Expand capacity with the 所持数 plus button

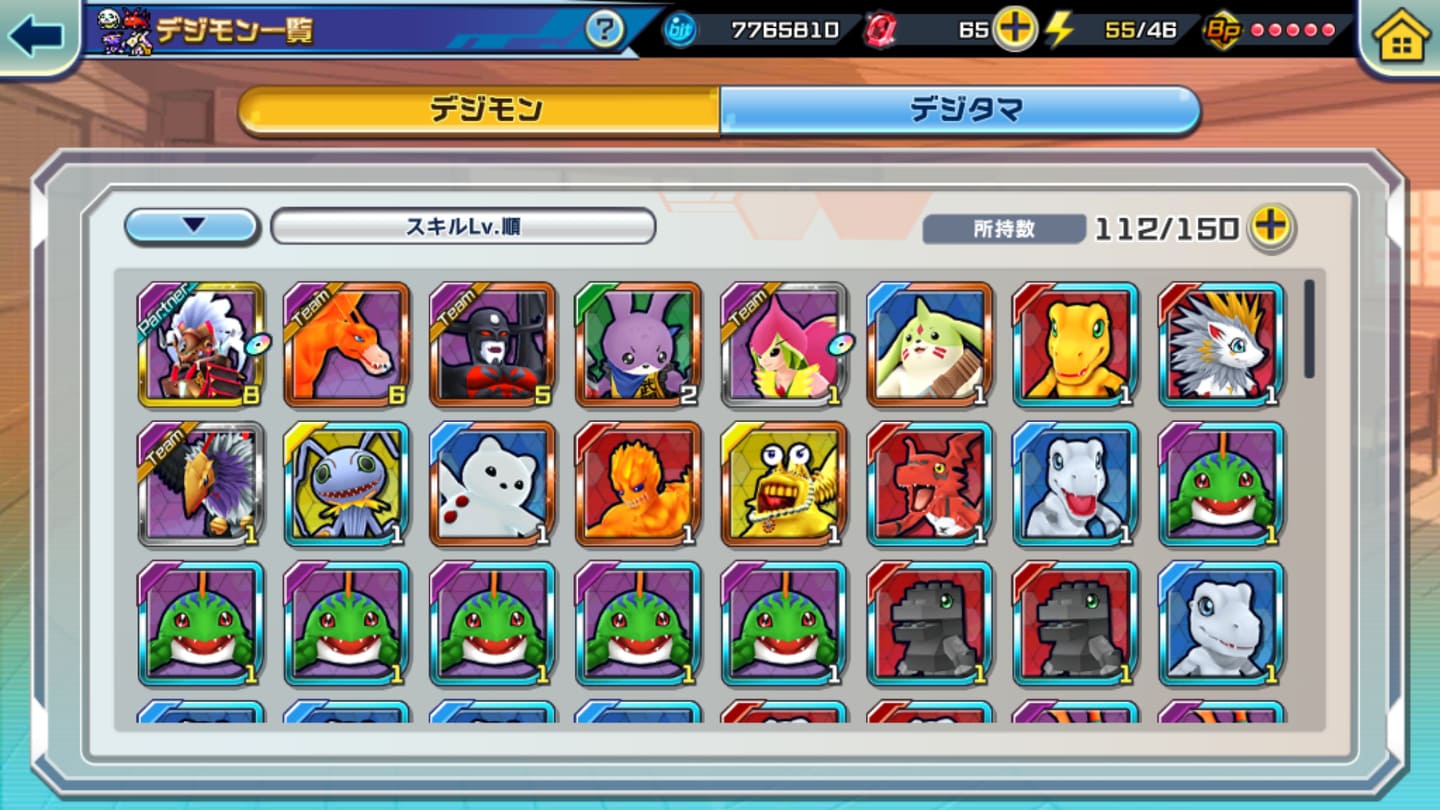[1271, 227]
